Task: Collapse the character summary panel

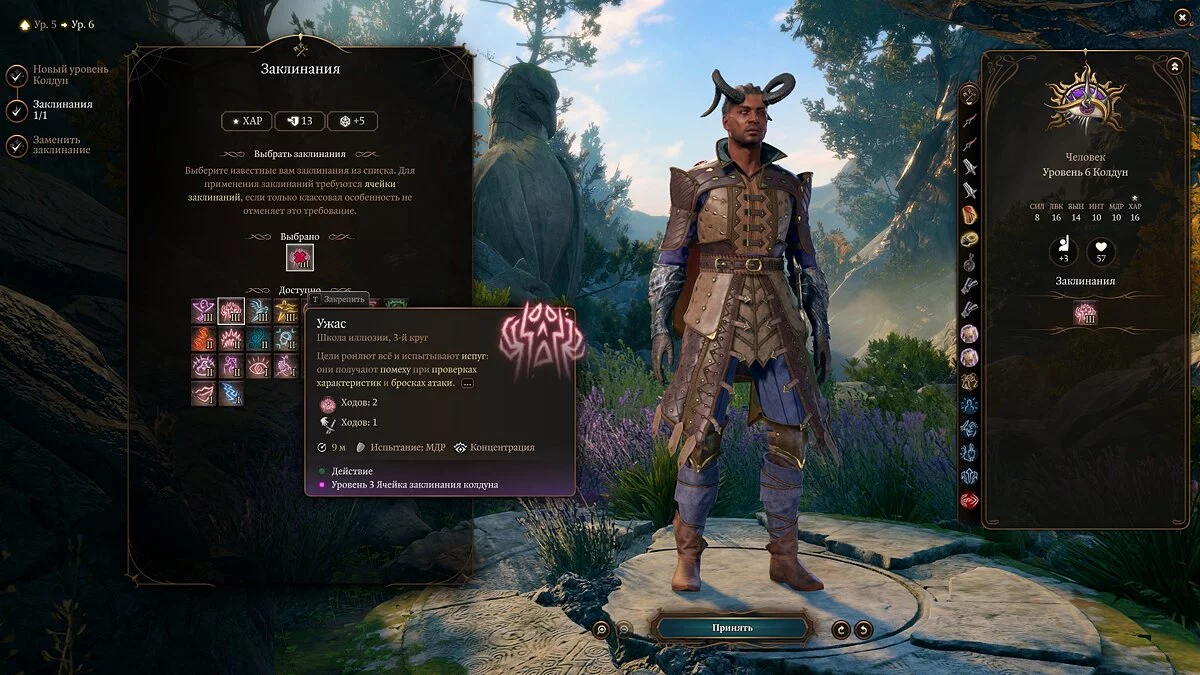Action: [1173, 66]
